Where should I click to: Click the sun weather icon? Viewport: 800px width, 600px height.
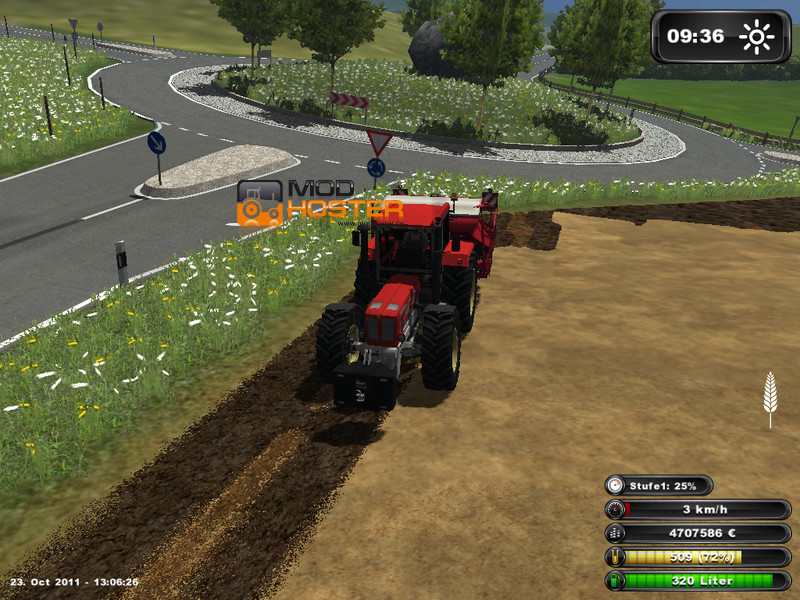(x=757, y=38)
